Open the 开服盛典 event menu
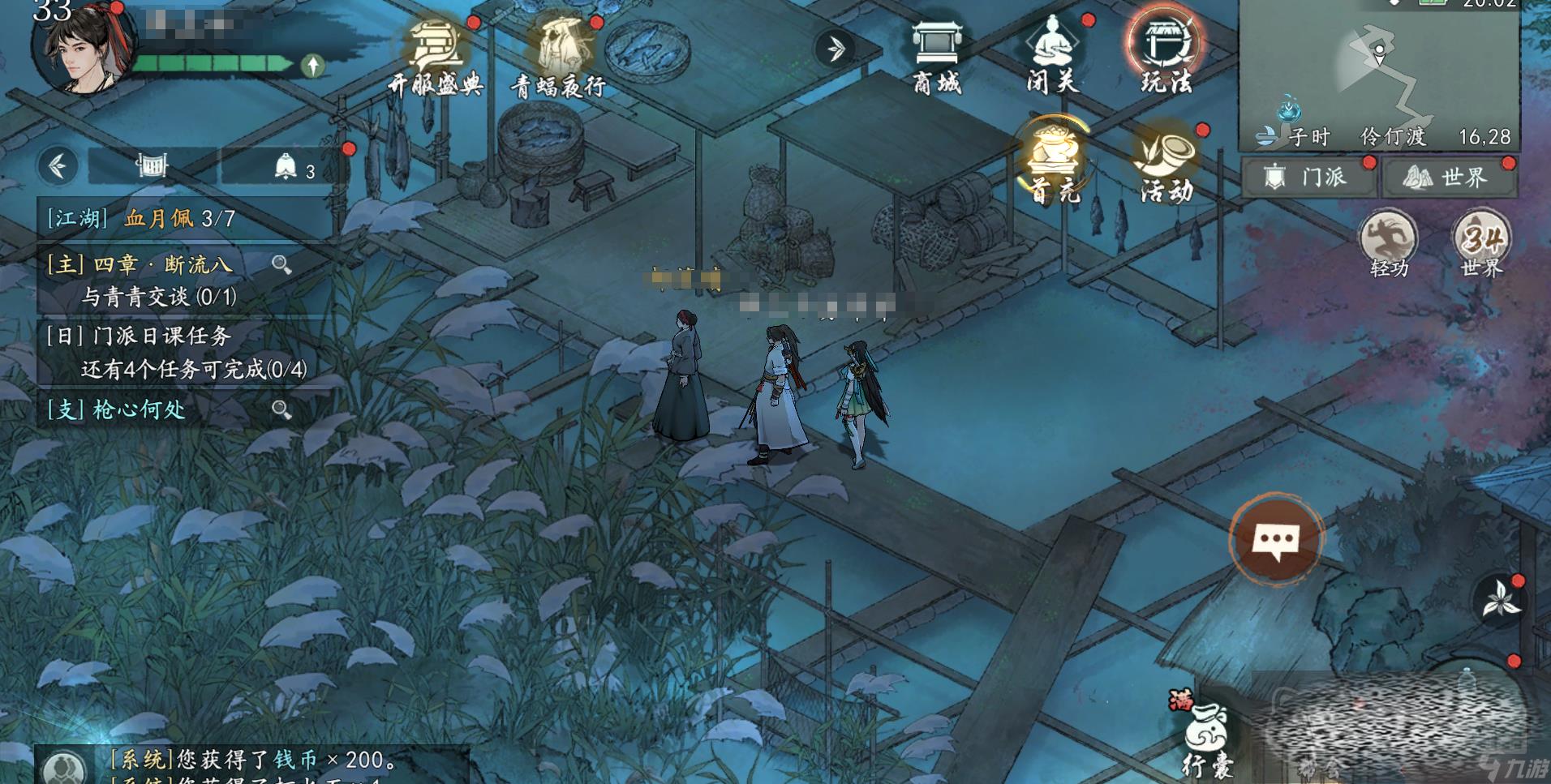 (x=436, y=55)
